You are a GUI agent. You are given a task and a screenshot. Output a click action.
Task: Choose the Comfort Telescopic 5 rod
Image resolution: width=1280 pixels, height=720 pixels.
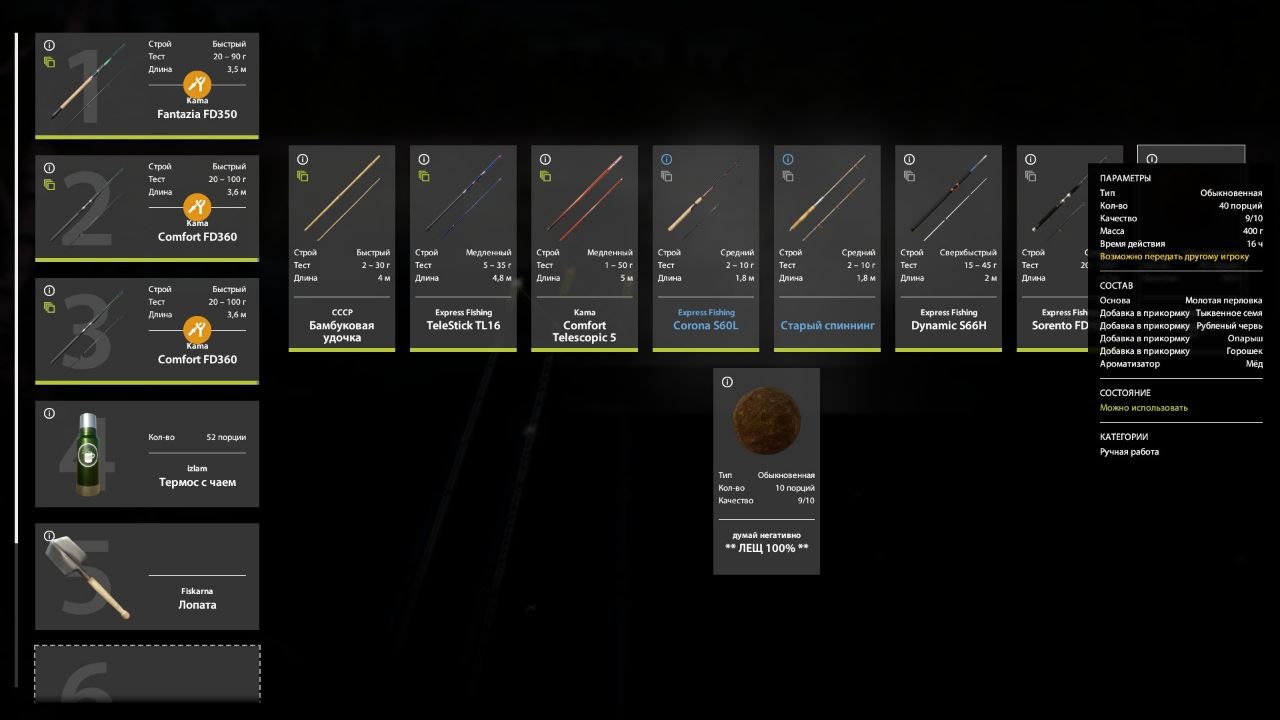(584, 248)
